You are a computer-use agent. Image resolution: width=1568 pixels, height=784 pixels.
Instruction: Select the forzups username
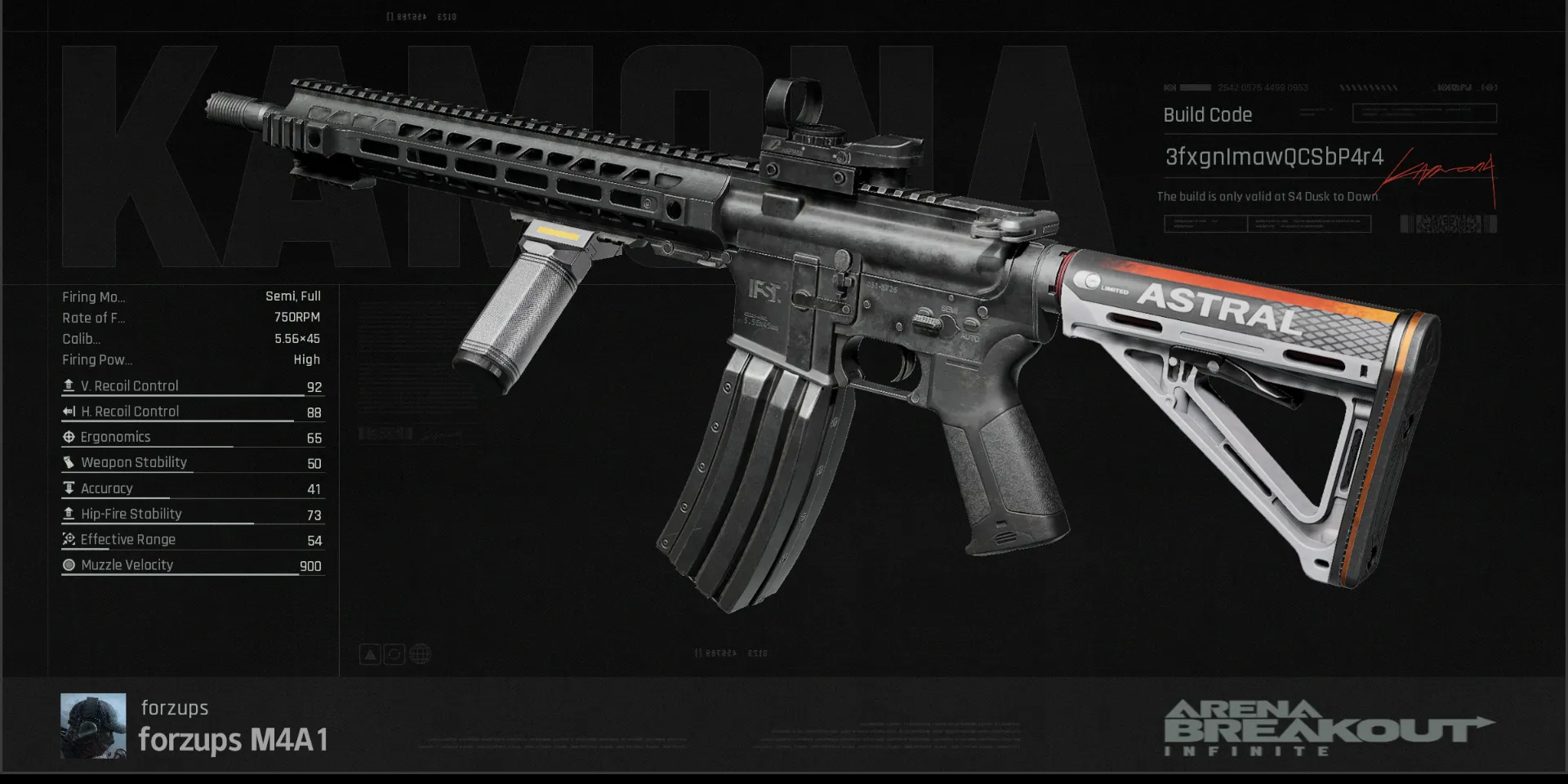173,708
